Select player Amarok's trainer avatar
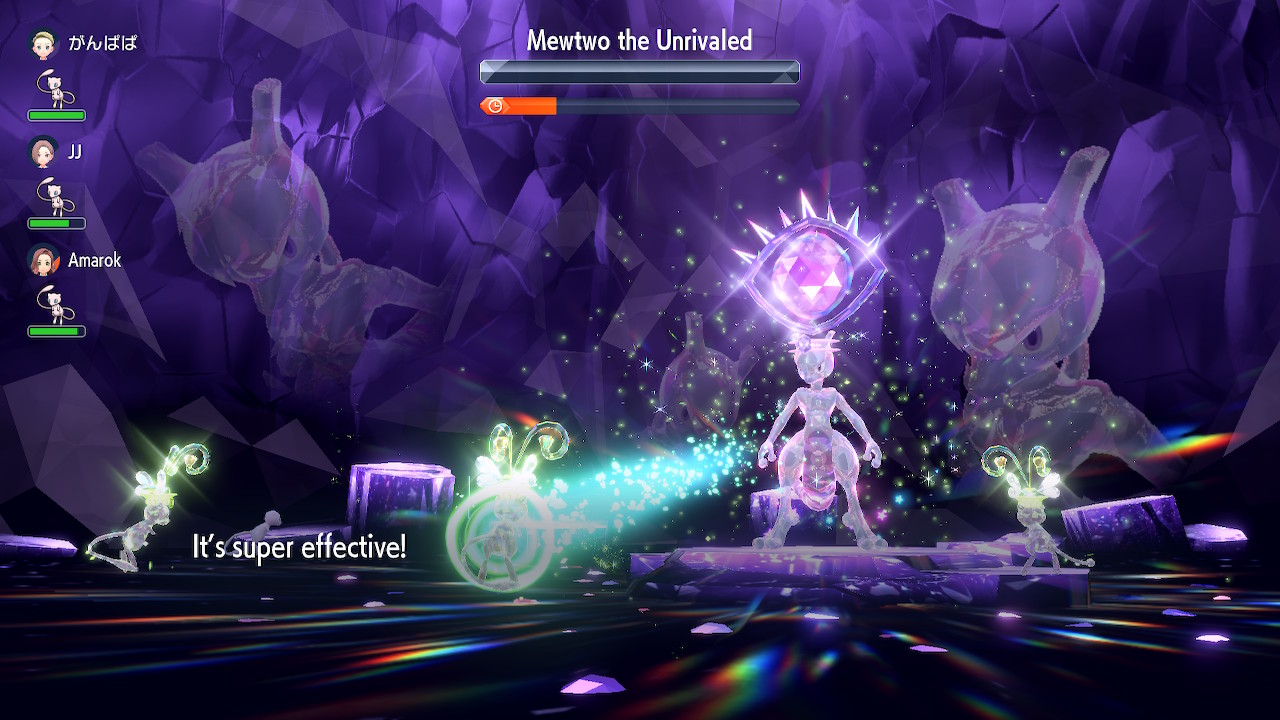 coord(42,260)
